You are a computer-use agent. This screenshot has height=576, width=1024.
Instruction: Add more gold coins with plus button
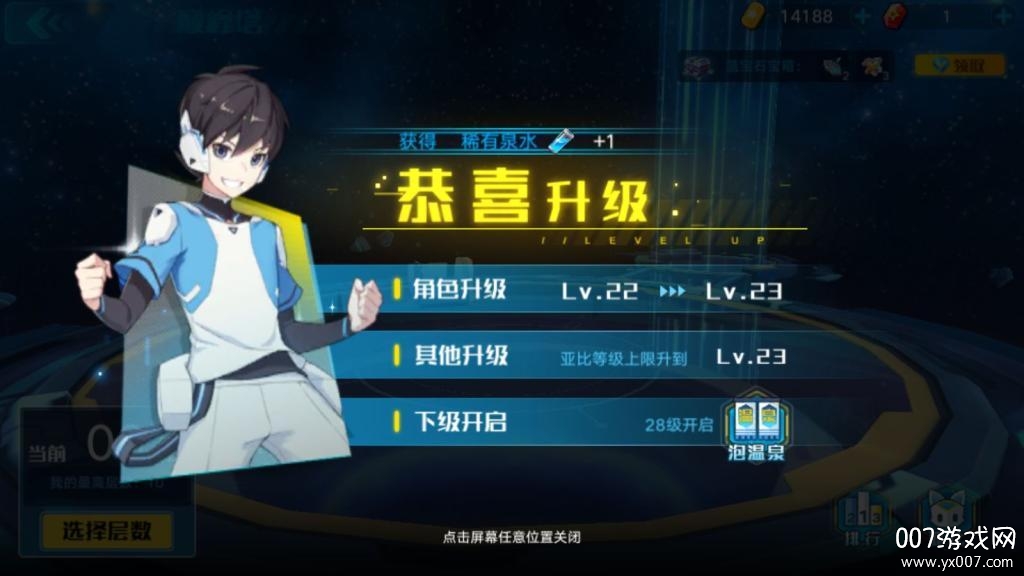(862, 17)
